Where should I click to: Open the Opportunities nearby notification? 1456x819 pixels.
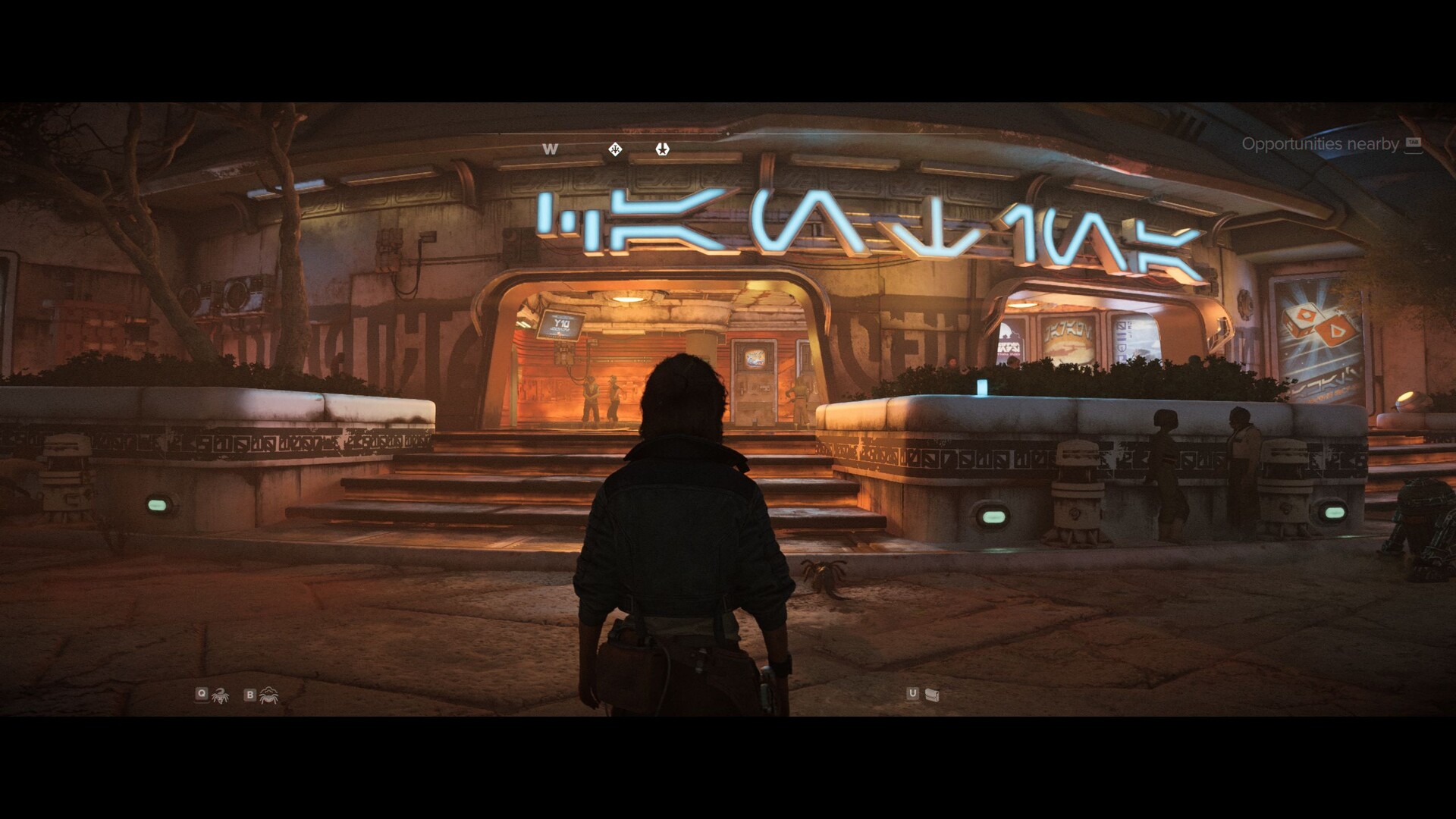pyautogui.click(x=1319, y=144)
